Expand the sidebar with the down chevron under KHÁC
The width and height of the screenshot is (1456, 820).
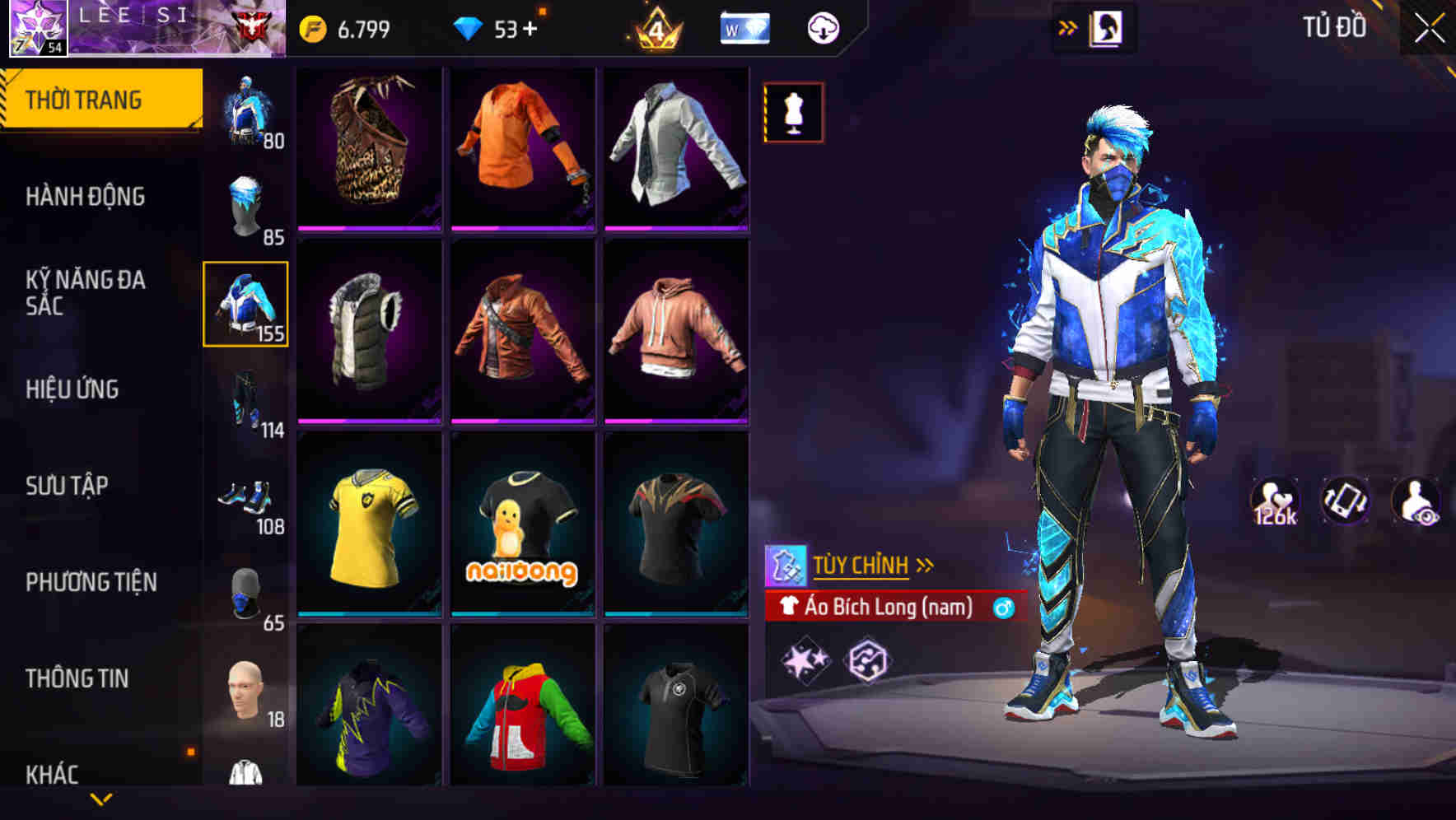click(x=100, y=800)
